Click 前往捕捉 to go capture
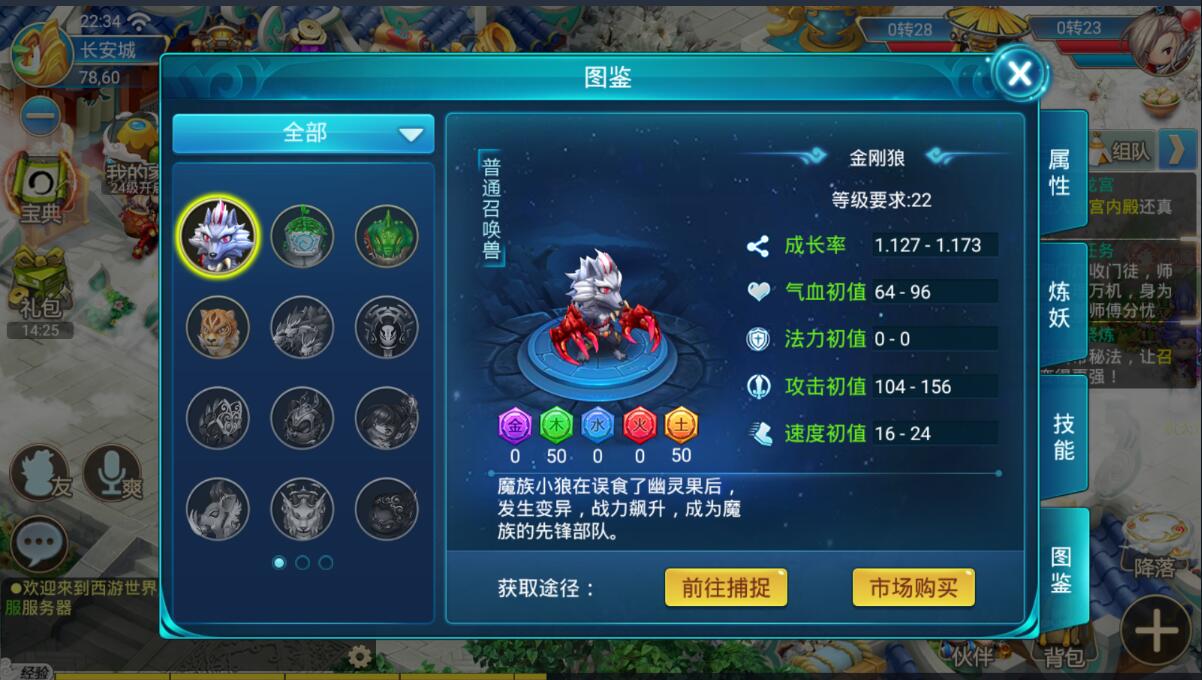The height and width of the screenshot is (680, 1202). tap(726, 587)
